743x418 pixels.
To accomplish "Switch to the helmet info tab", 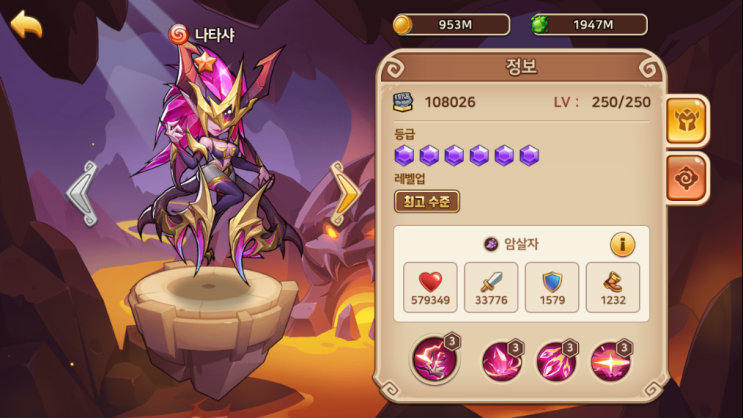I will click(x=687, y=122).
